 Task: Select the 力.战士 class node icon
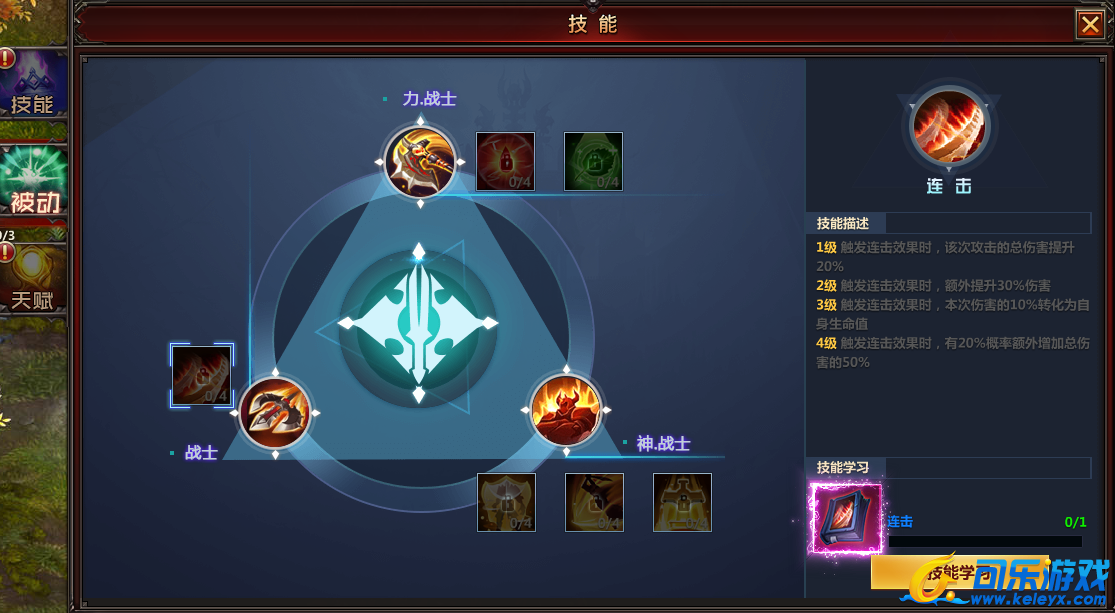(420, 161)
